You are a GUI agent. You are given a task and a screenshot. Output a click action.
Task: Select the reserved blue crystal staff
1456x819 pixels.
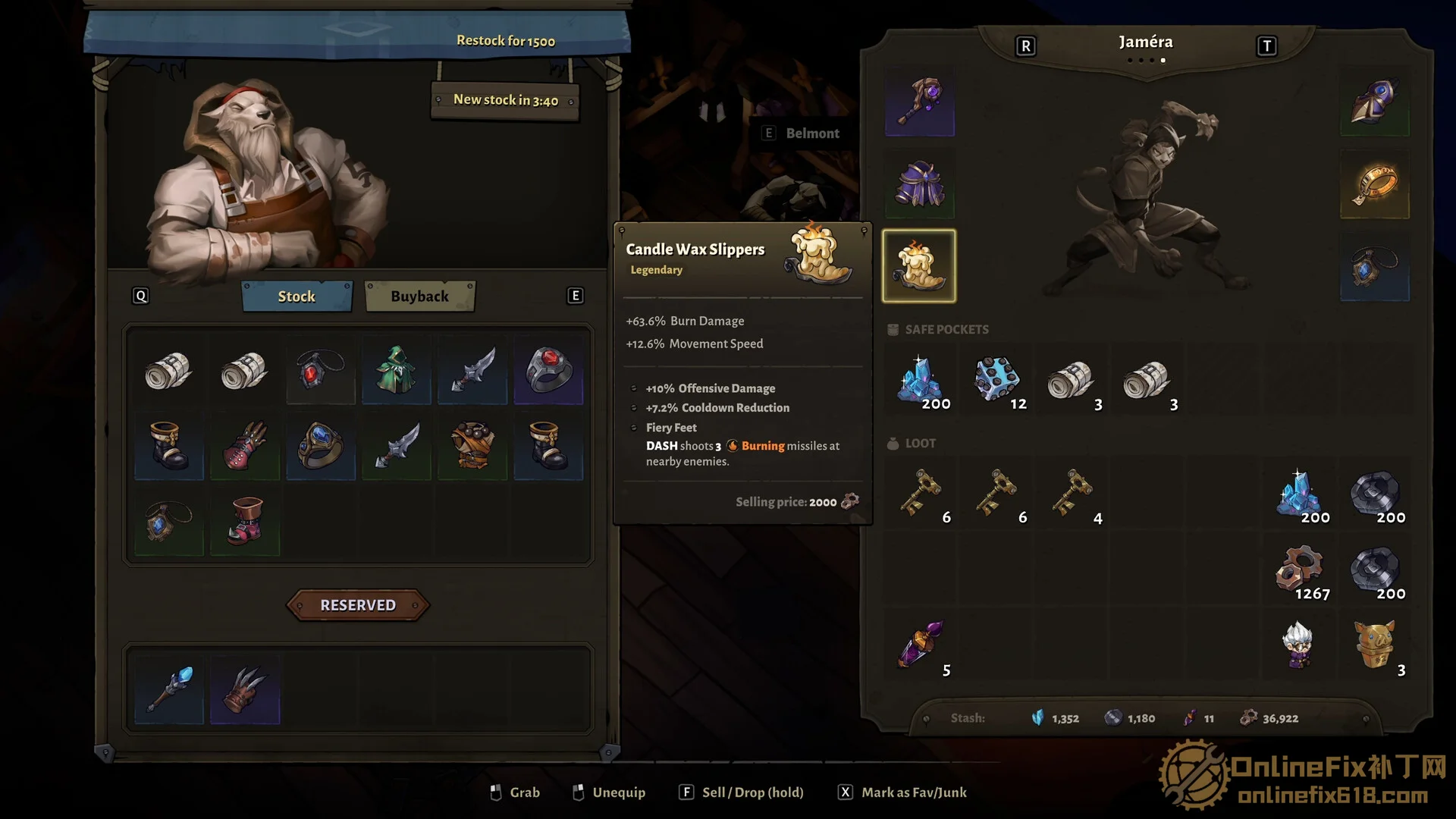[x=169, y=689]
